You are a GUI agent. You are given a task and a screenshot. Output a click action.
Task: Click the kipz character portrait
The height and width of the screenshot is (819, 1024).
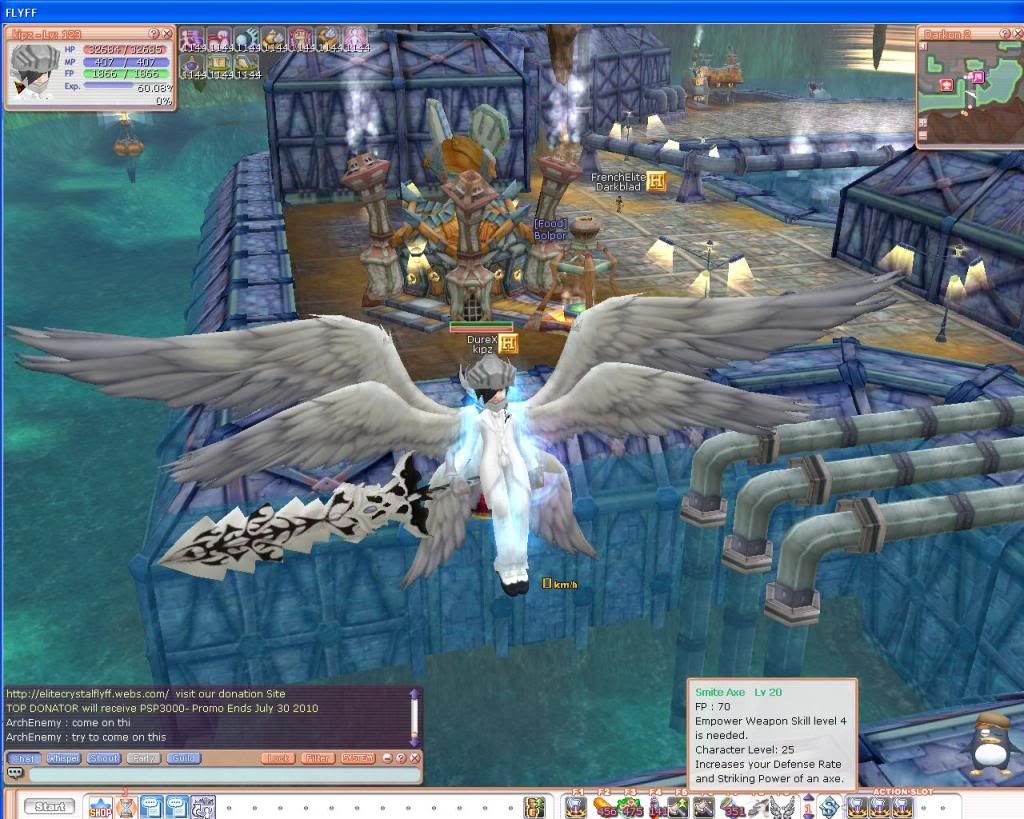click(34, 69)
